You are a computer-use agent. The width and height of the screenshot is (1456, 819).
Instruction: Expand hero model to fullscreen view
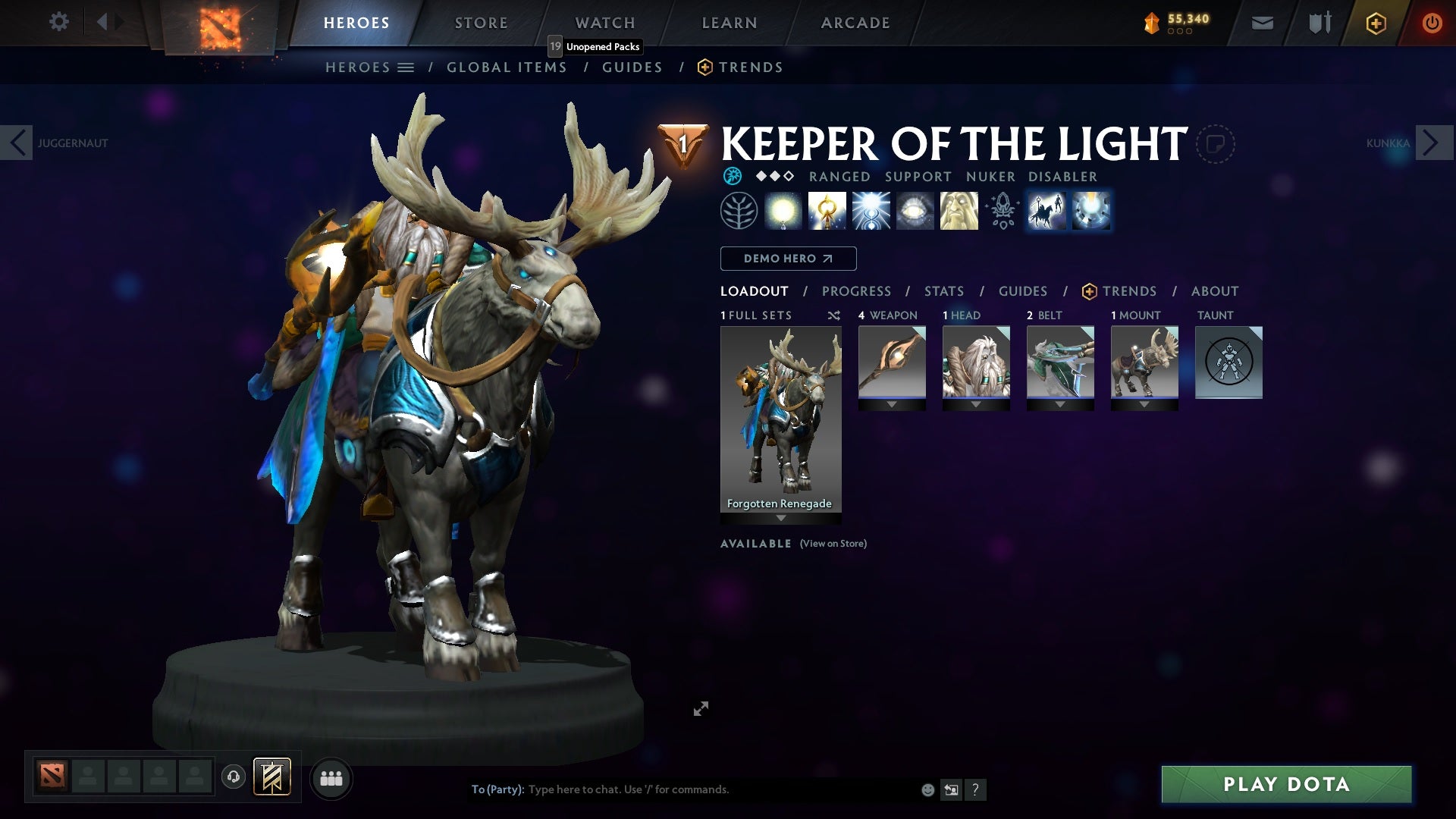click(x=701, y=708)
